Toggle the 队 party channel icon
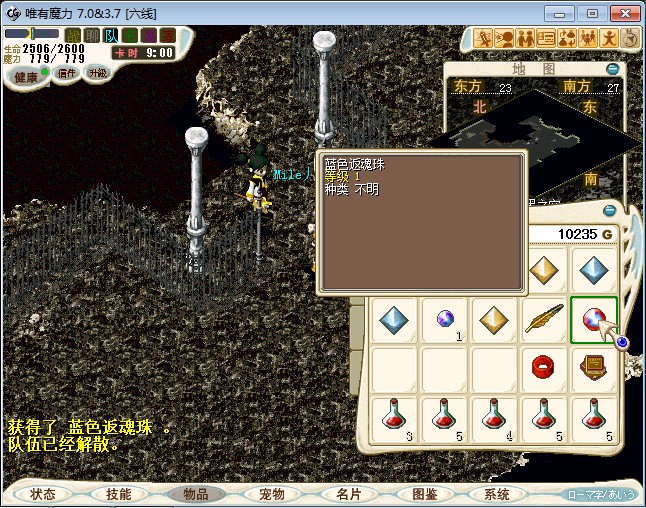 pos(111,35)
